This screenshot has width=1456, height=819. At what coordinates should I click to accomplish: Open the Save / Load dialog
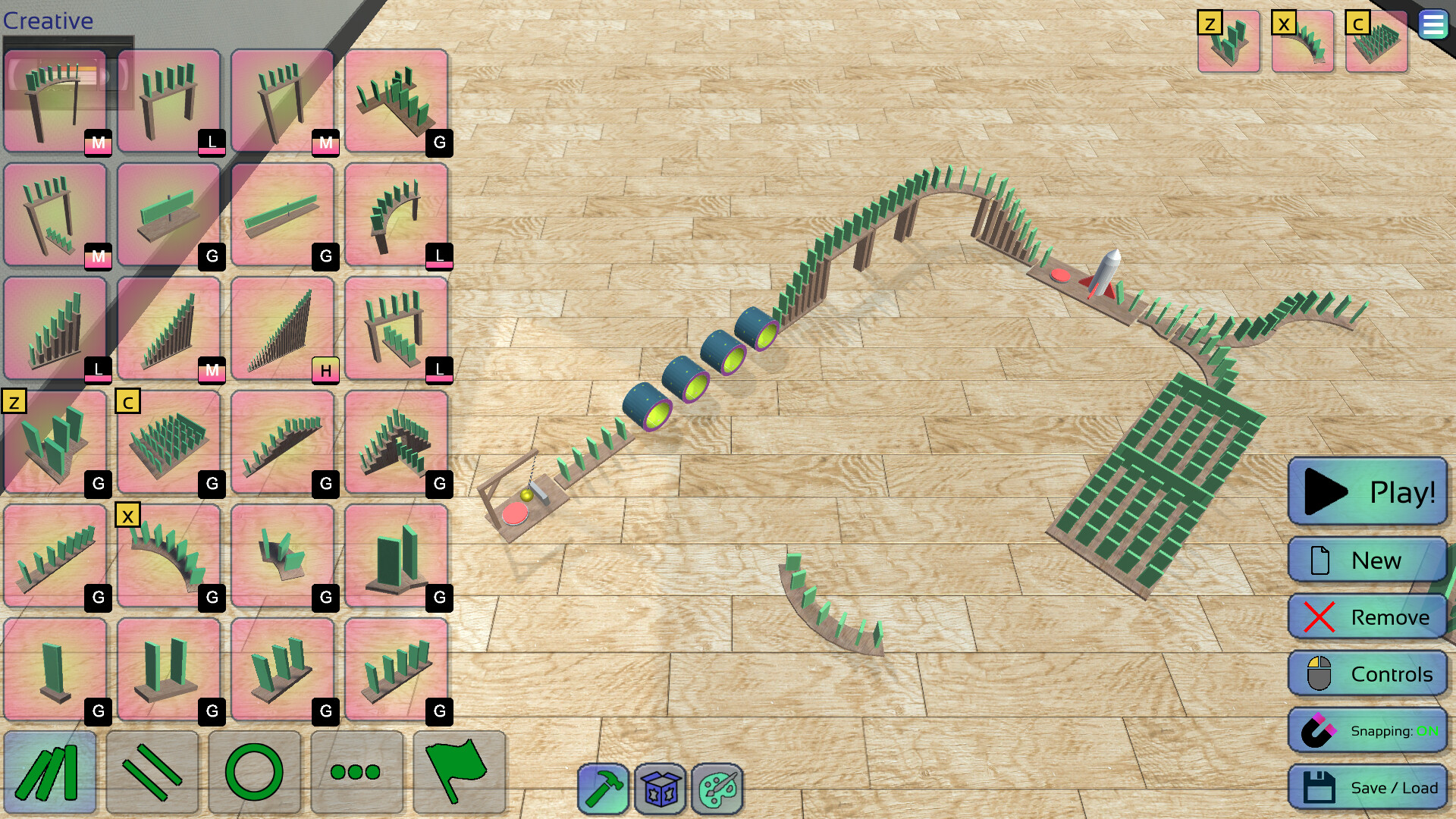1367,787
